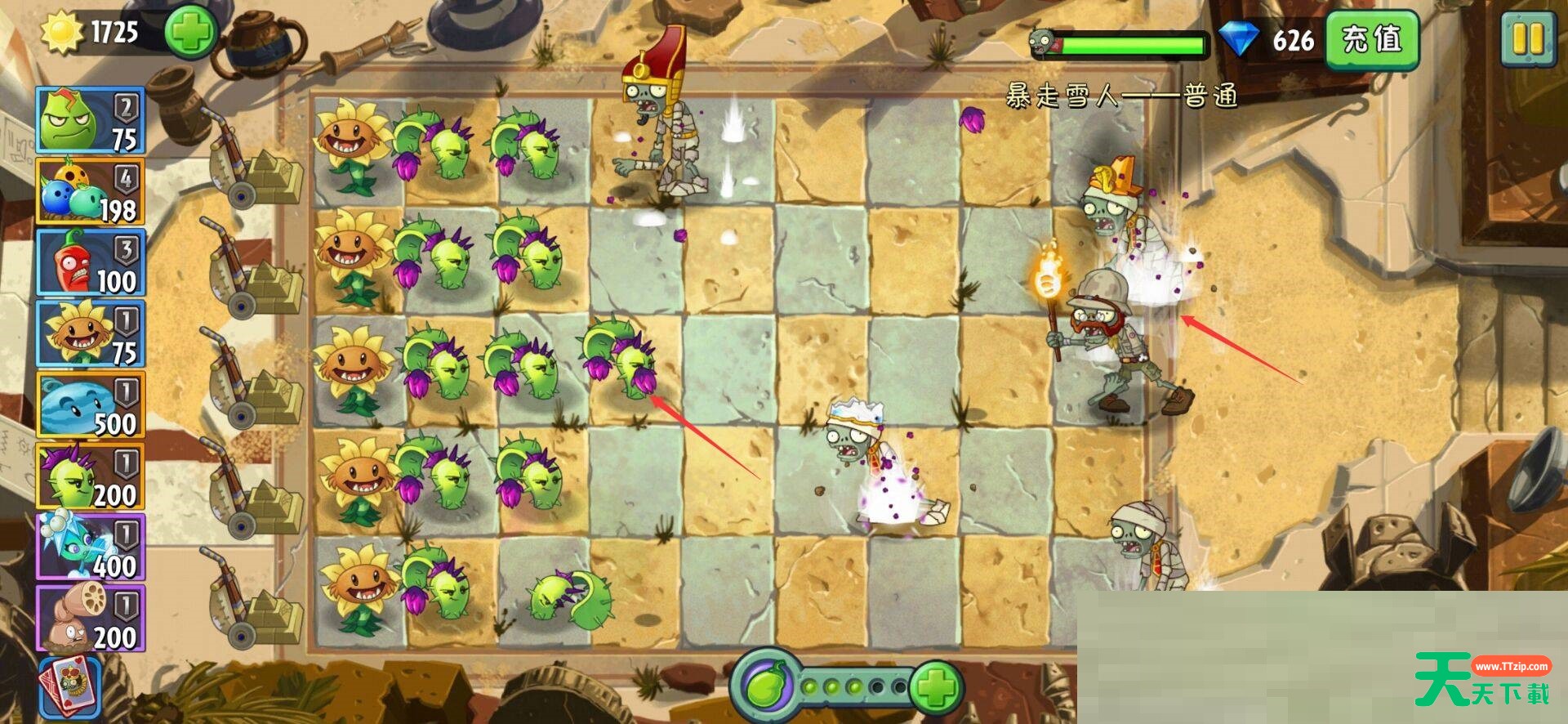Select the 75-cost sunflower seed packet

coord(90,333)
